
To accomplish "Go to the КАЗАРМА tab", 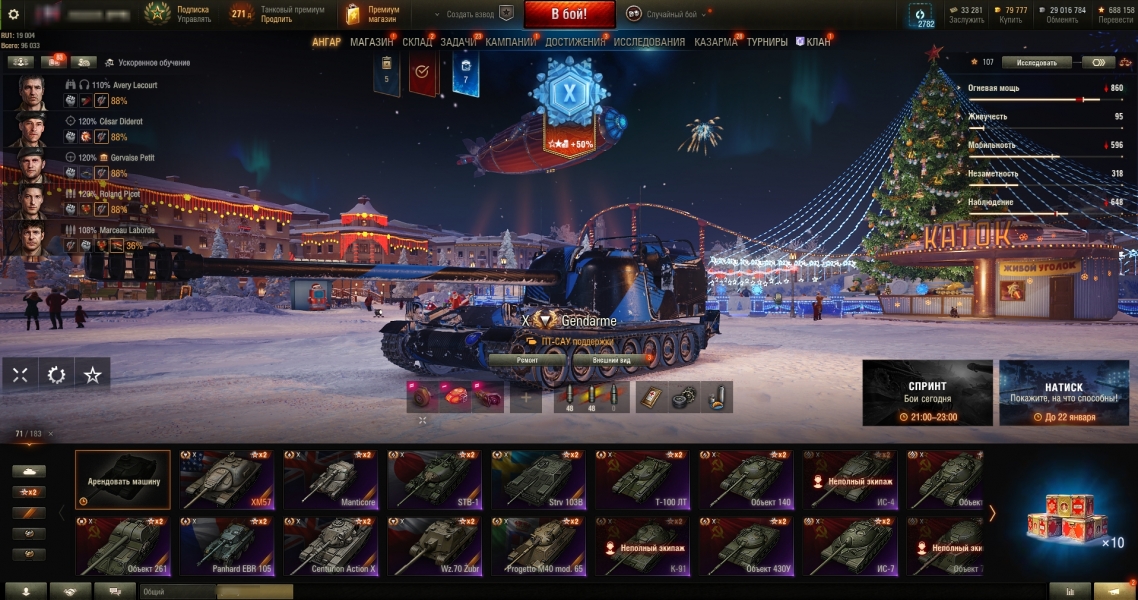I will (x=716, y=42).
